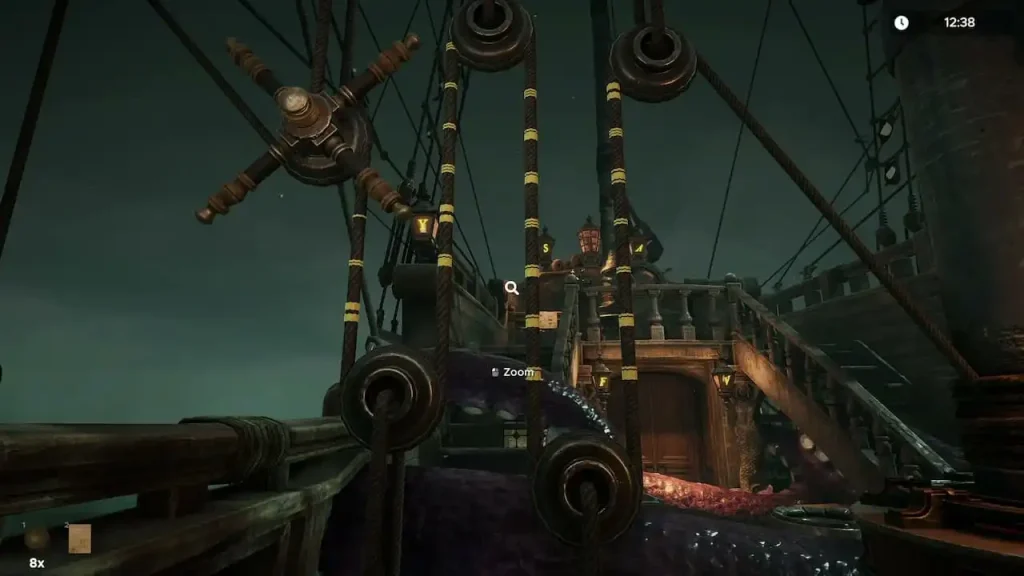Click the magnifying glass zoom icon

[x=511, y=288]
